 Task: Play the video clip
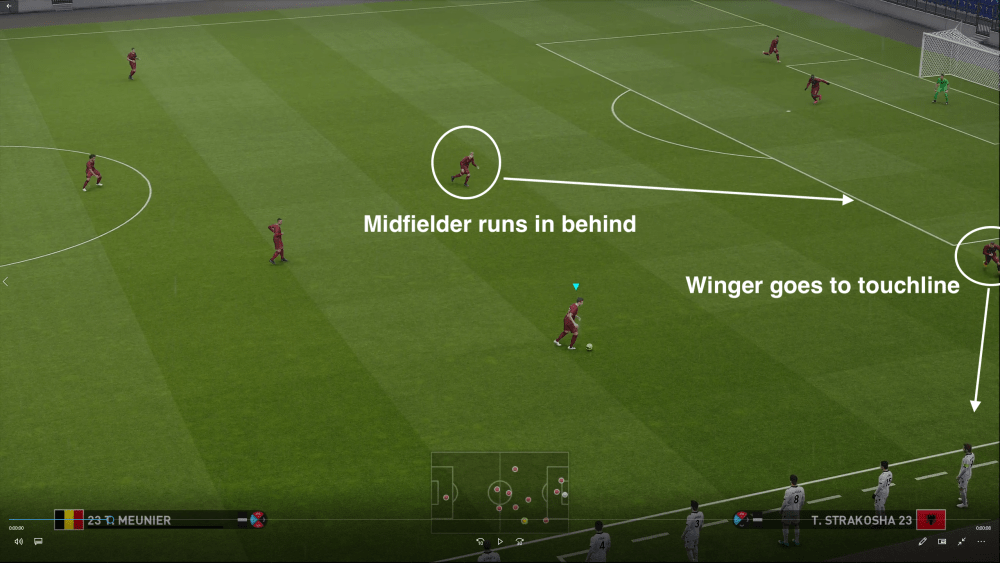click(x=500, y=541)
